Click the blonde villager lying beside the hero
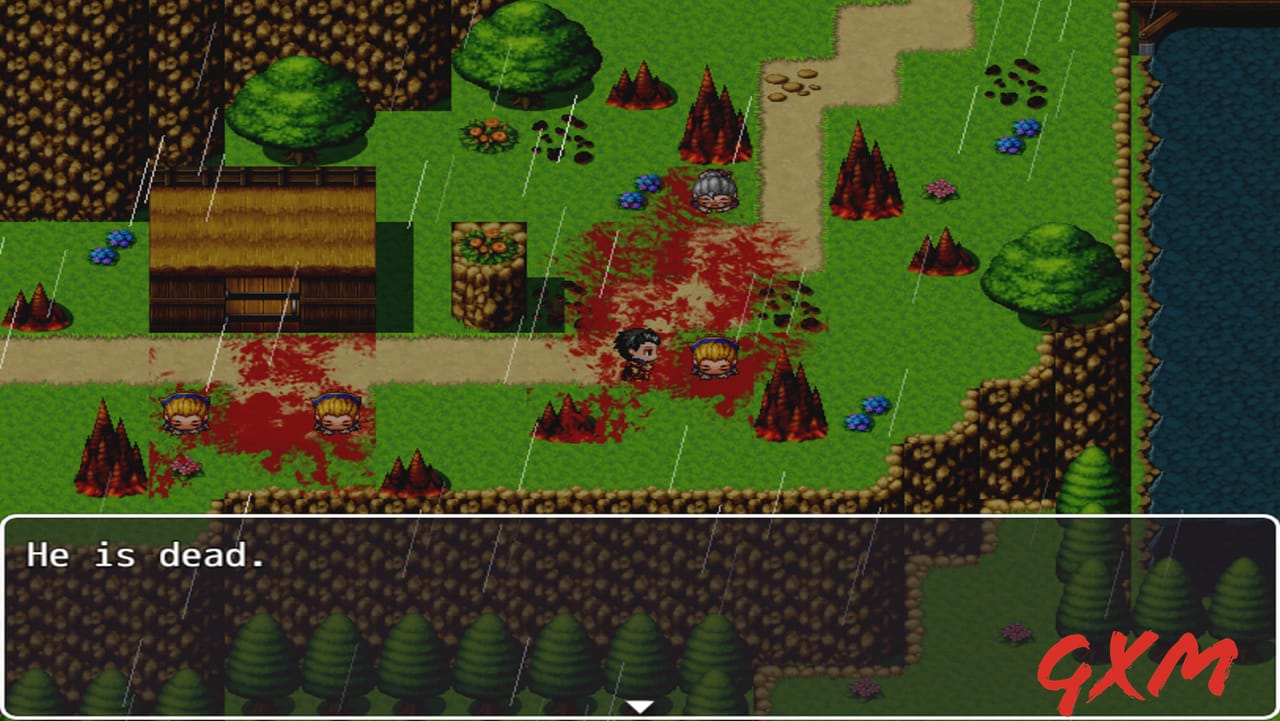1280x721 pixels. [x=712, y=362]
